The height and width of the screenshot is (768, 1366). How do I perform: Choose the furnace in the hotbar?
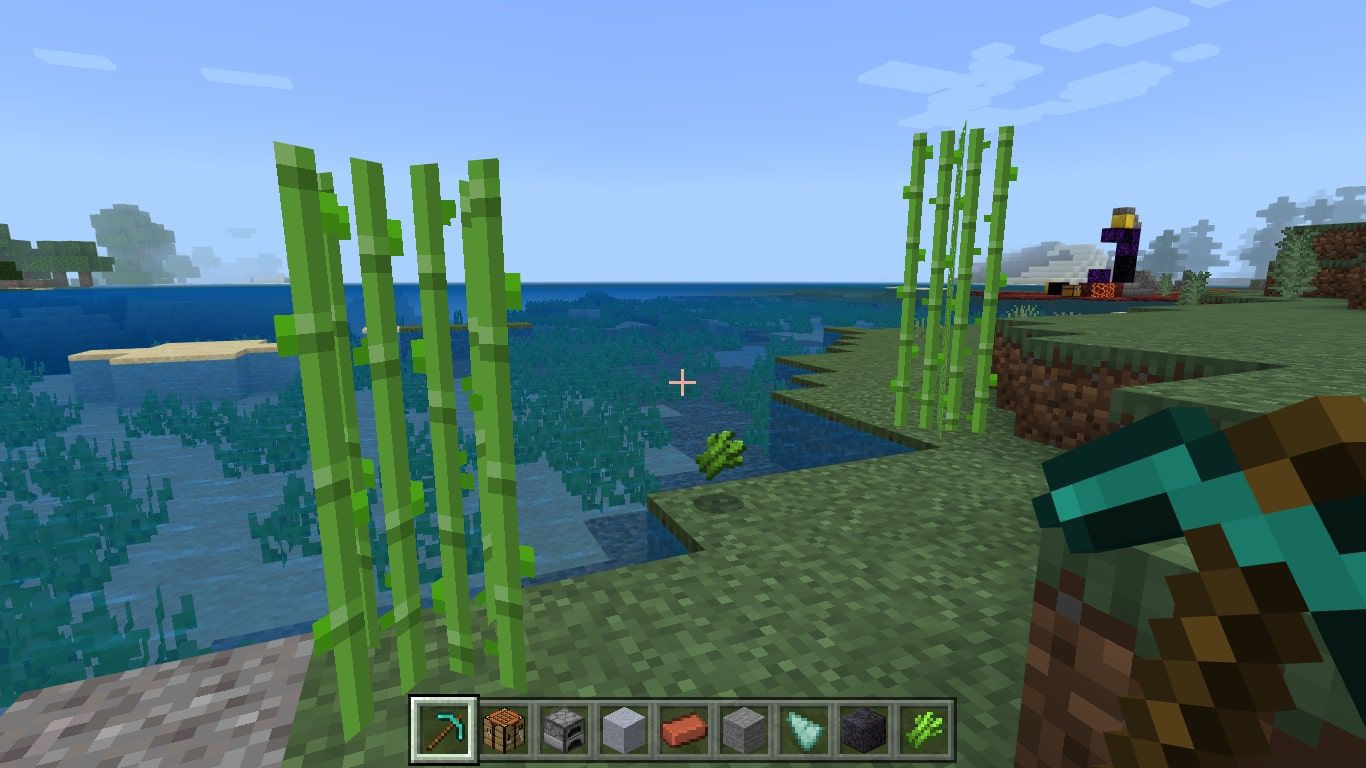coord(563,729)
